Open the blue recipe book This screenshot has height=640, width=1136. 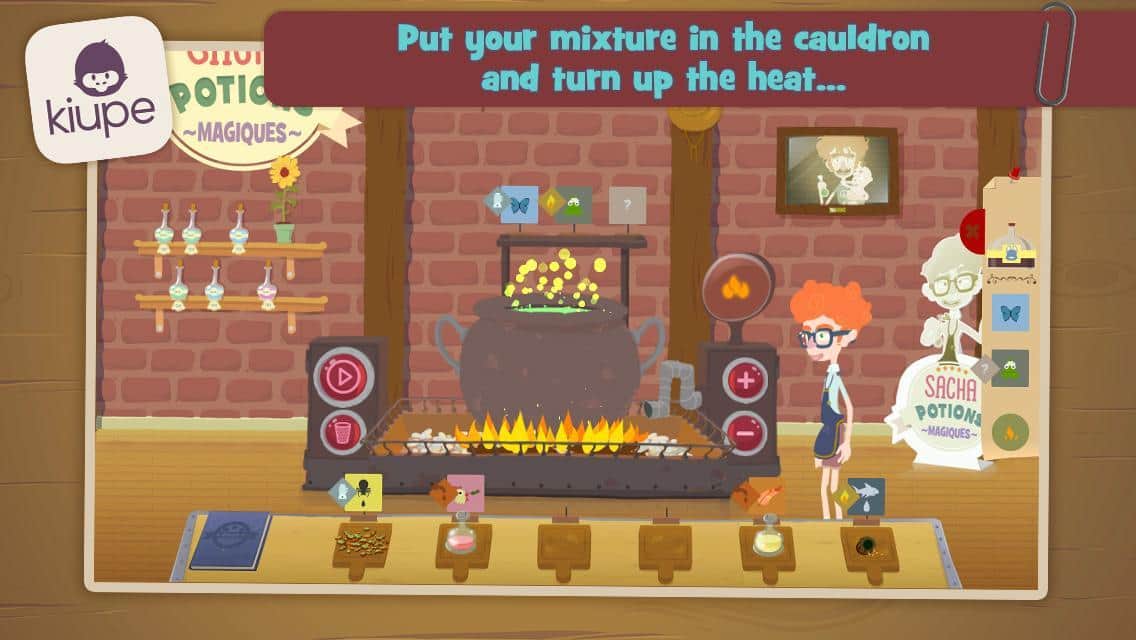pyautogui.click(x=231, y=540)
